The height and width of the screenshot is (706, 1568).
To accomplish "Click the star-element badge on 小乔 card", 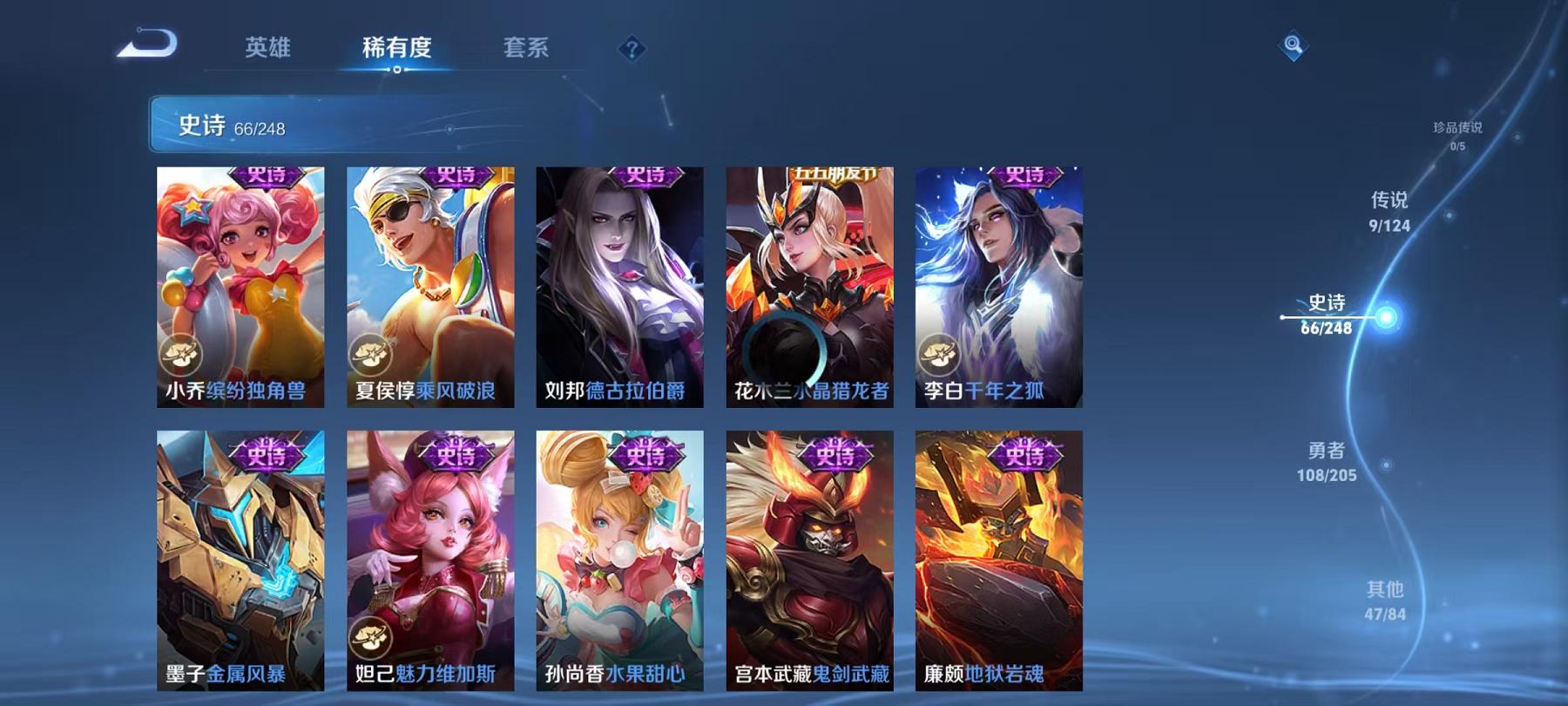I will (180, 355).
